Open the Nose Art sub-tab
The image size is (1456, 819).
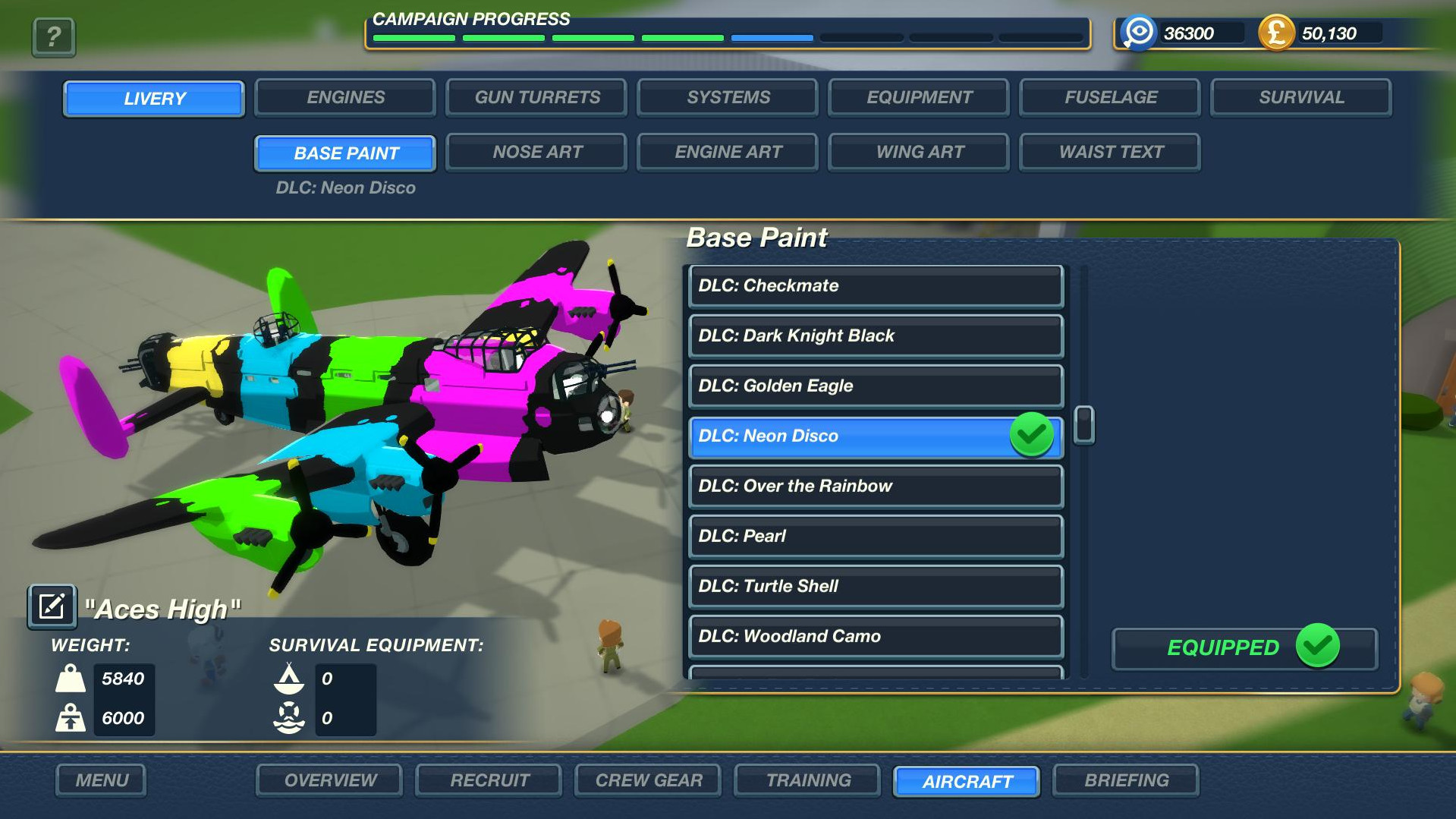(537, 153)
